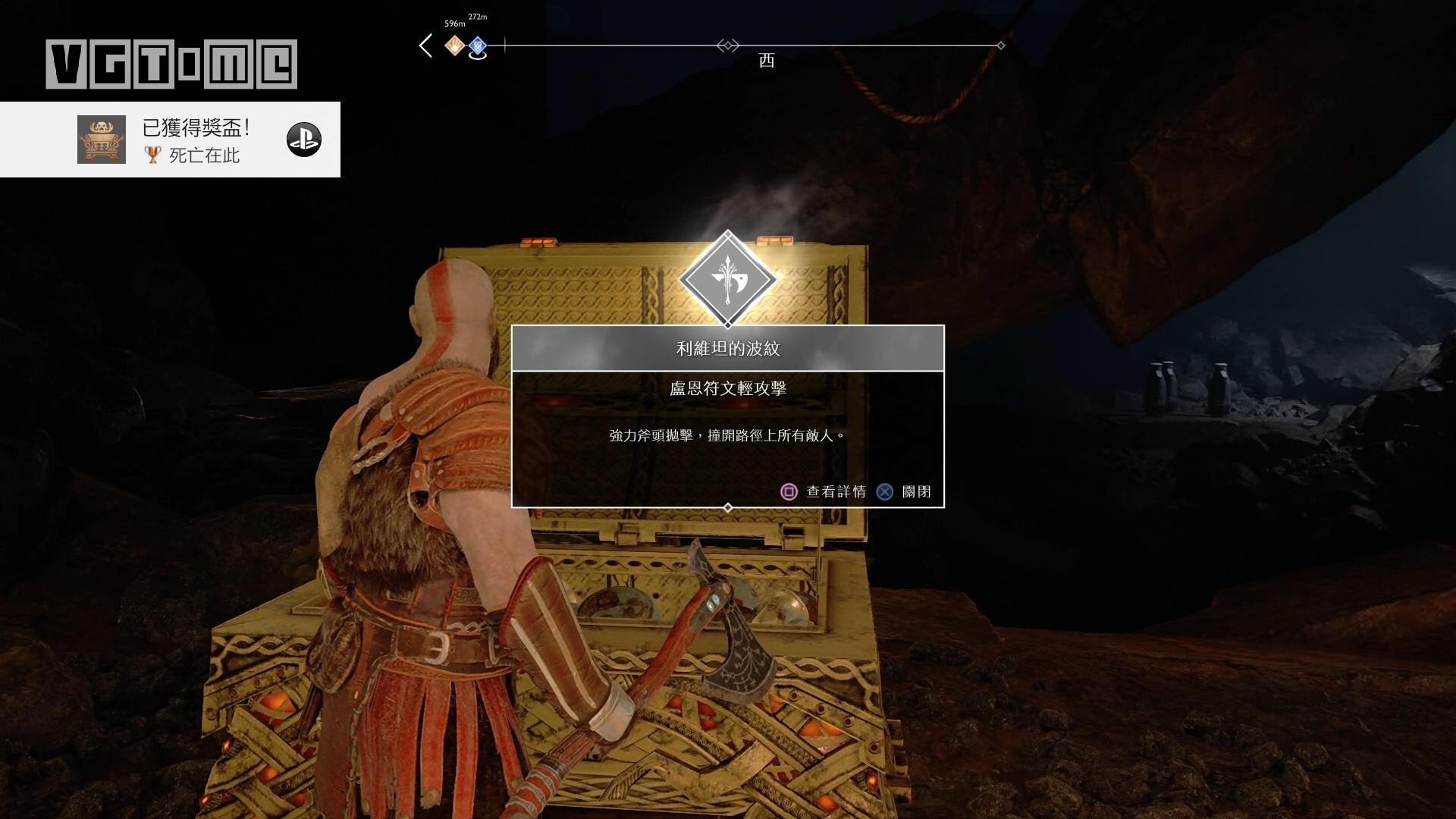Click the runic attack diamond icon

click(x=727, y=279)
